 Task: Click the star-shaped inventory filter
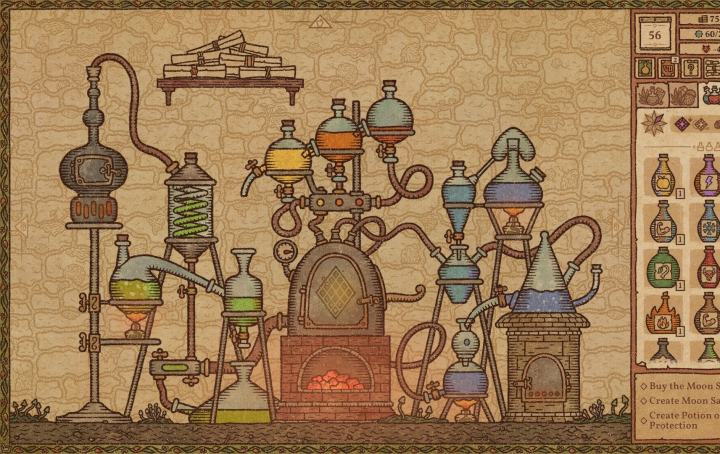click(655, 124)
